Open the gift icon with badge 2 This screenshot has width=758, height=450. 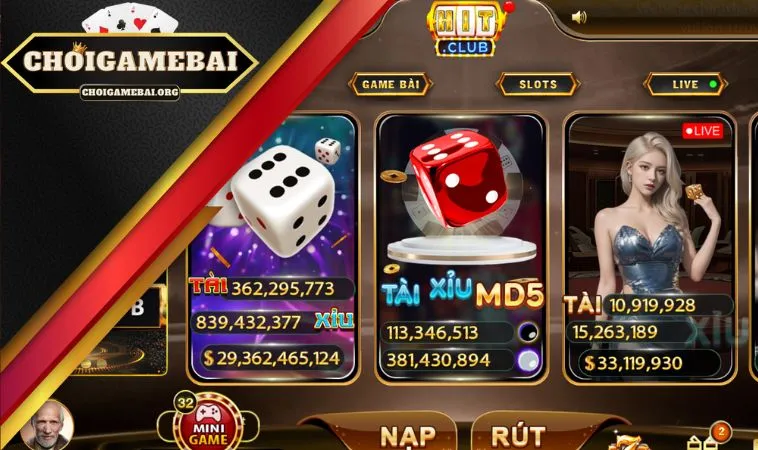704,439
